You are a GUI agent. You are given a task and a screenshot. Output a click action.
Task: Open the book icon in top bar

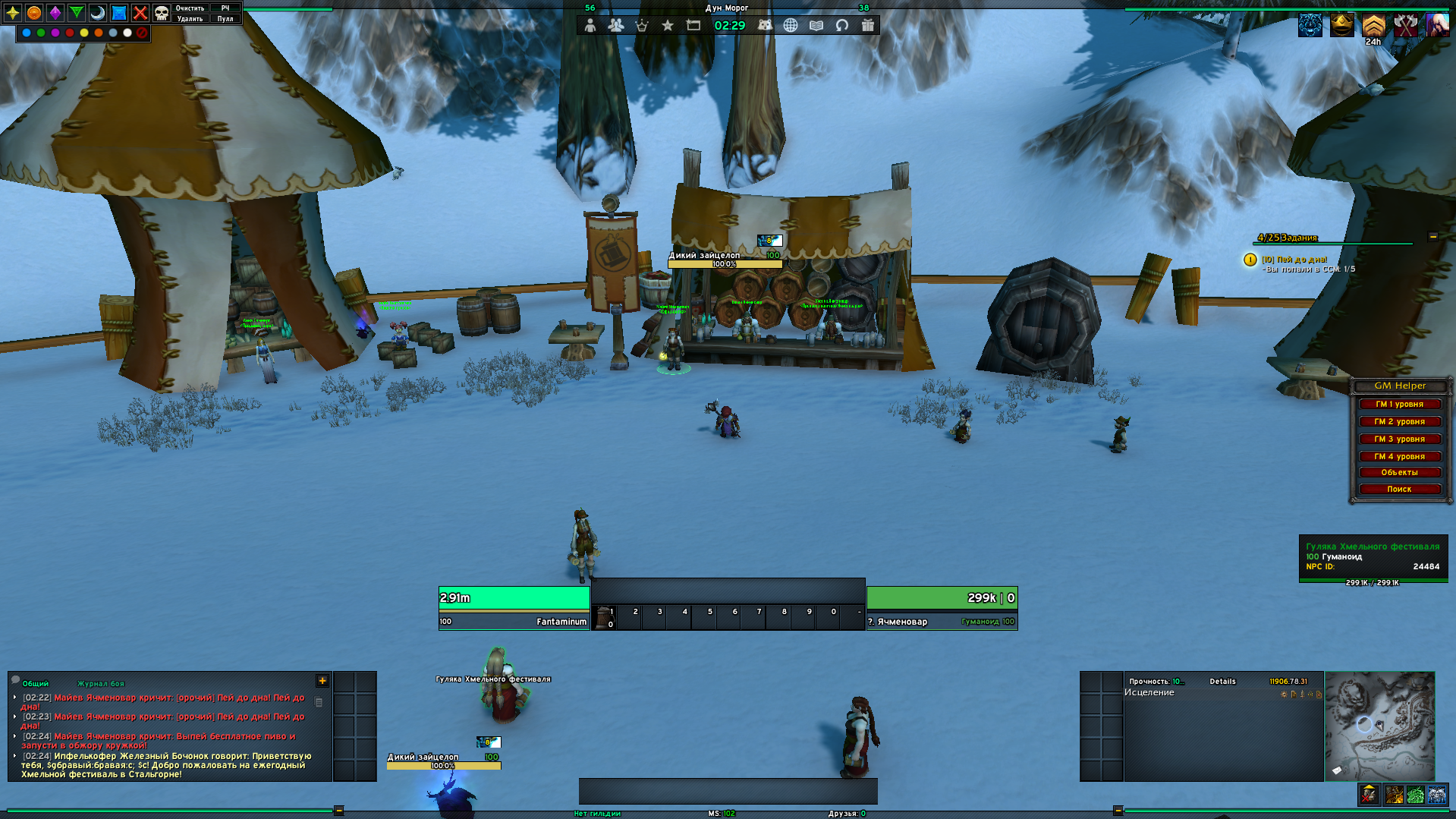click(x=816, y=25)
